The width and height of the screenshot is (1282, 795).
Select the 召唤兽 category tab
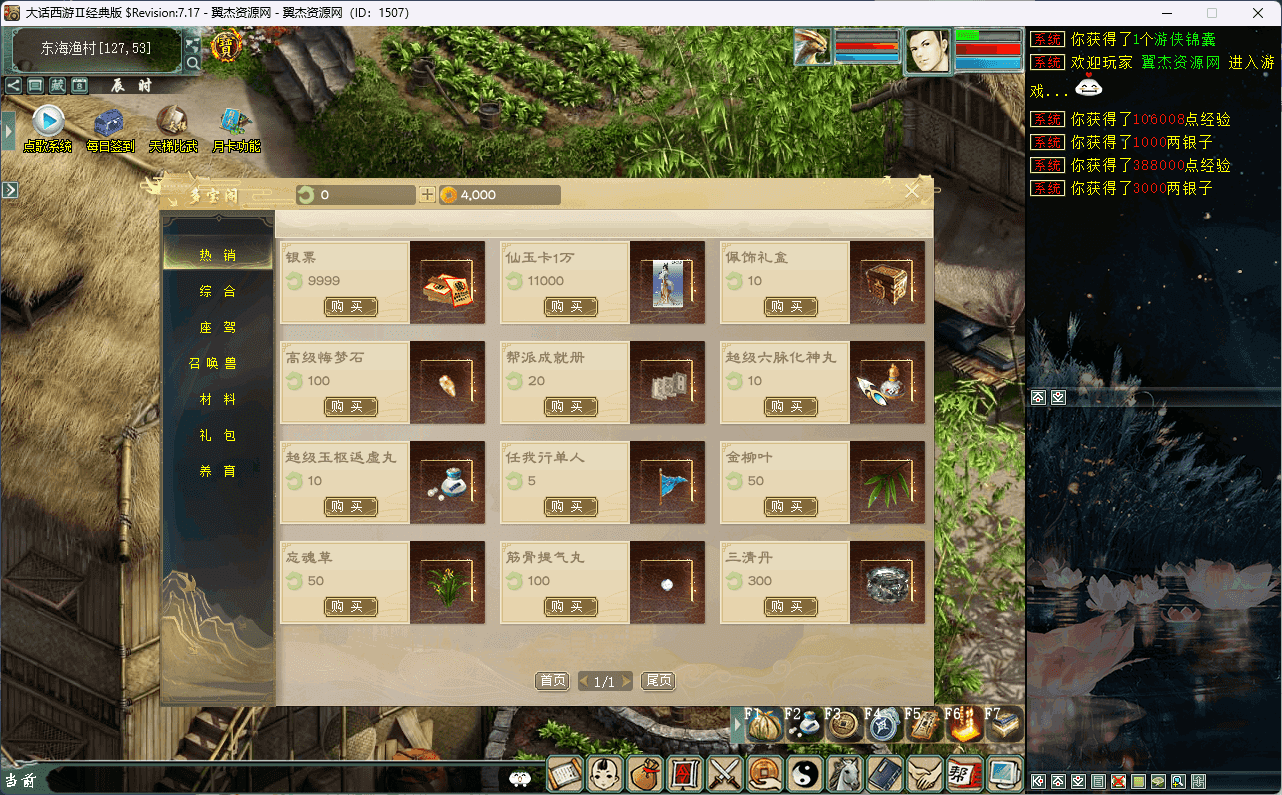217,363
